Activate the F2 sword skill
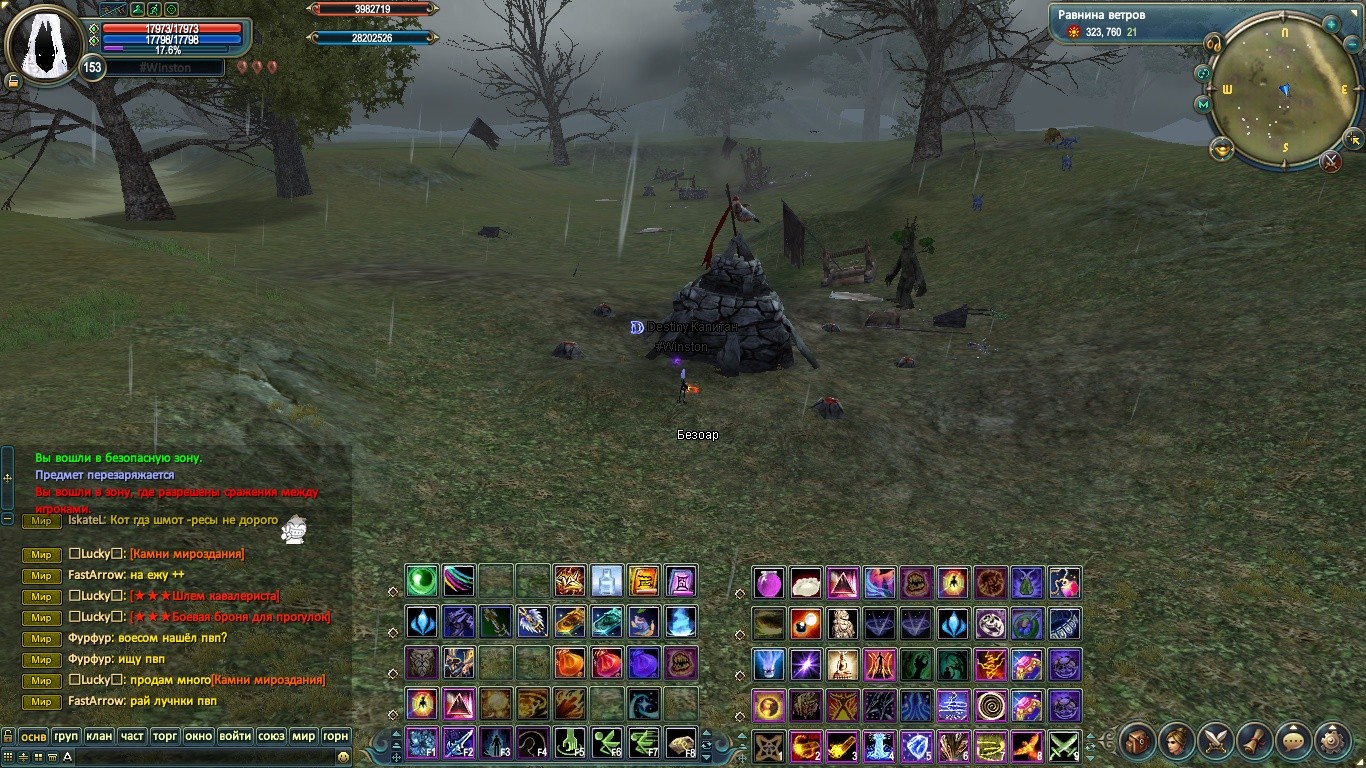Screen dimensions: 1366x768 tap(459, 744)
